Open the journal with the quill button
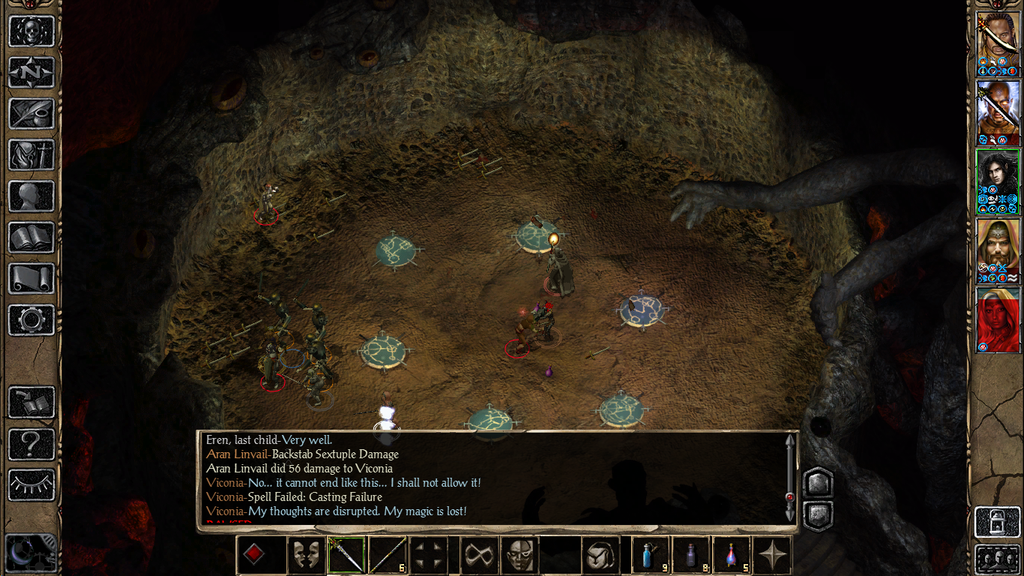This screenshot has height=576, width=1024. pos(31,113)
